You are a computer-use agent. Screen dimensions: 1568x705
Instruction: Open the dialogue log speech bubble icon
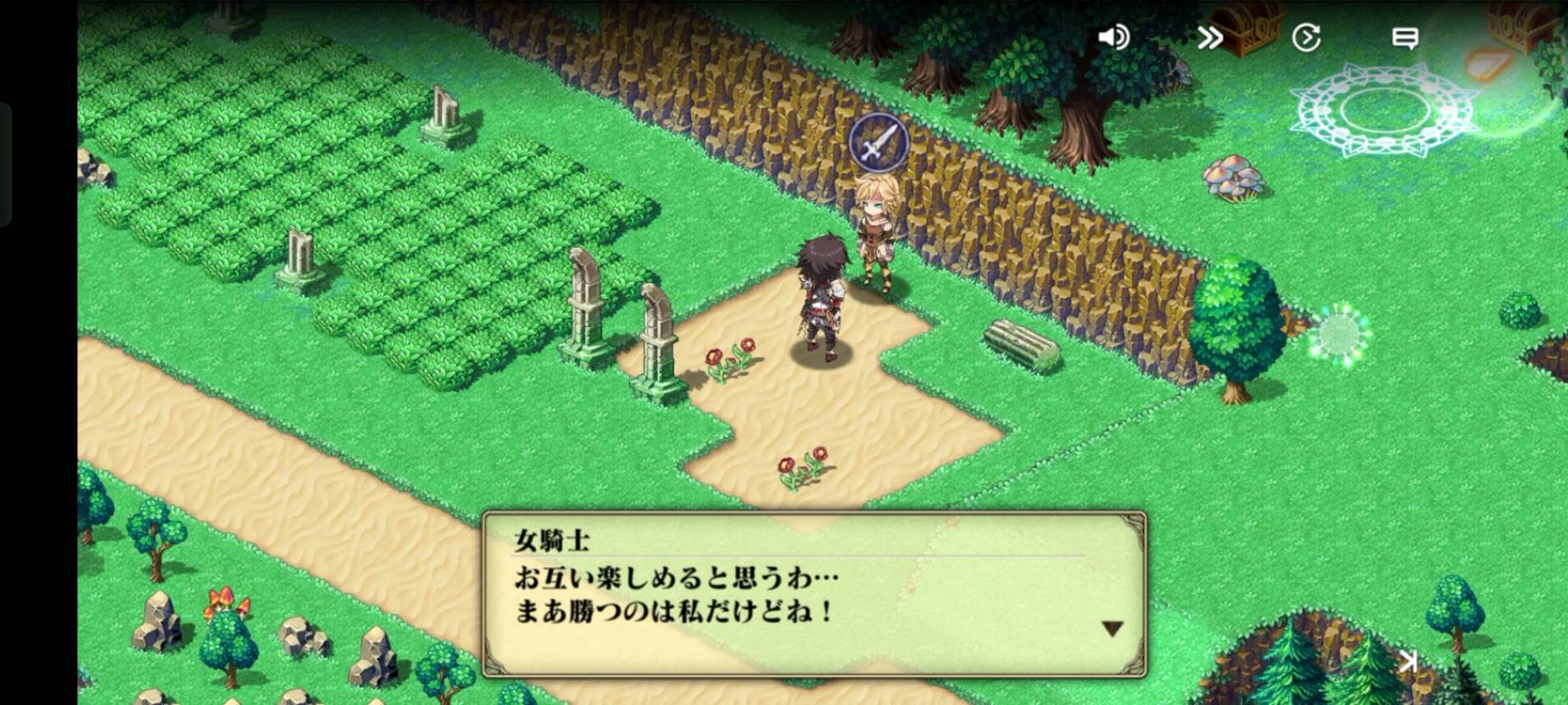pyautogui.click(x=1404, y=38)
